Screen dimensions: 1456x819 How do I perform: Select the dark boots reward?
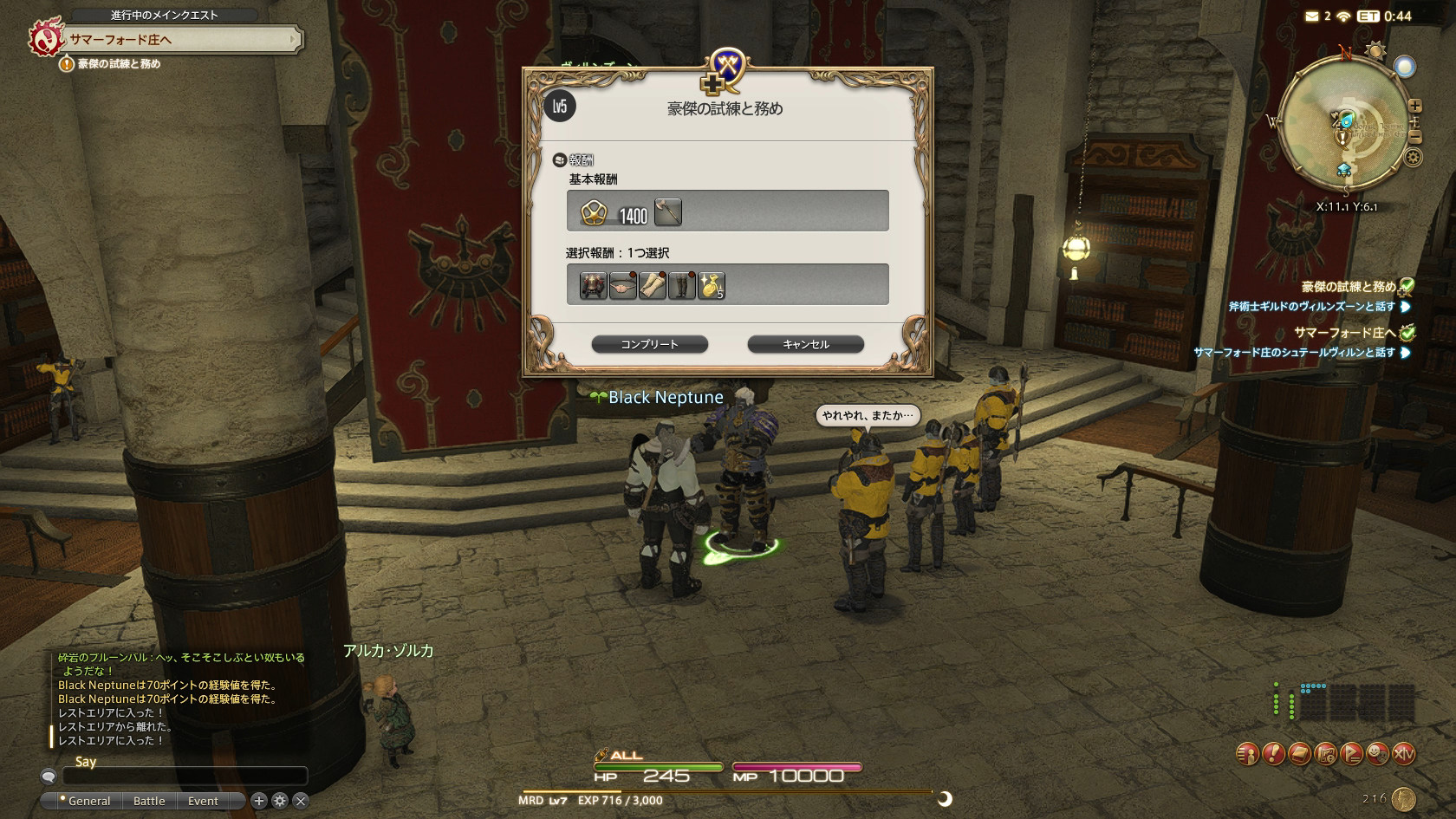681,285
